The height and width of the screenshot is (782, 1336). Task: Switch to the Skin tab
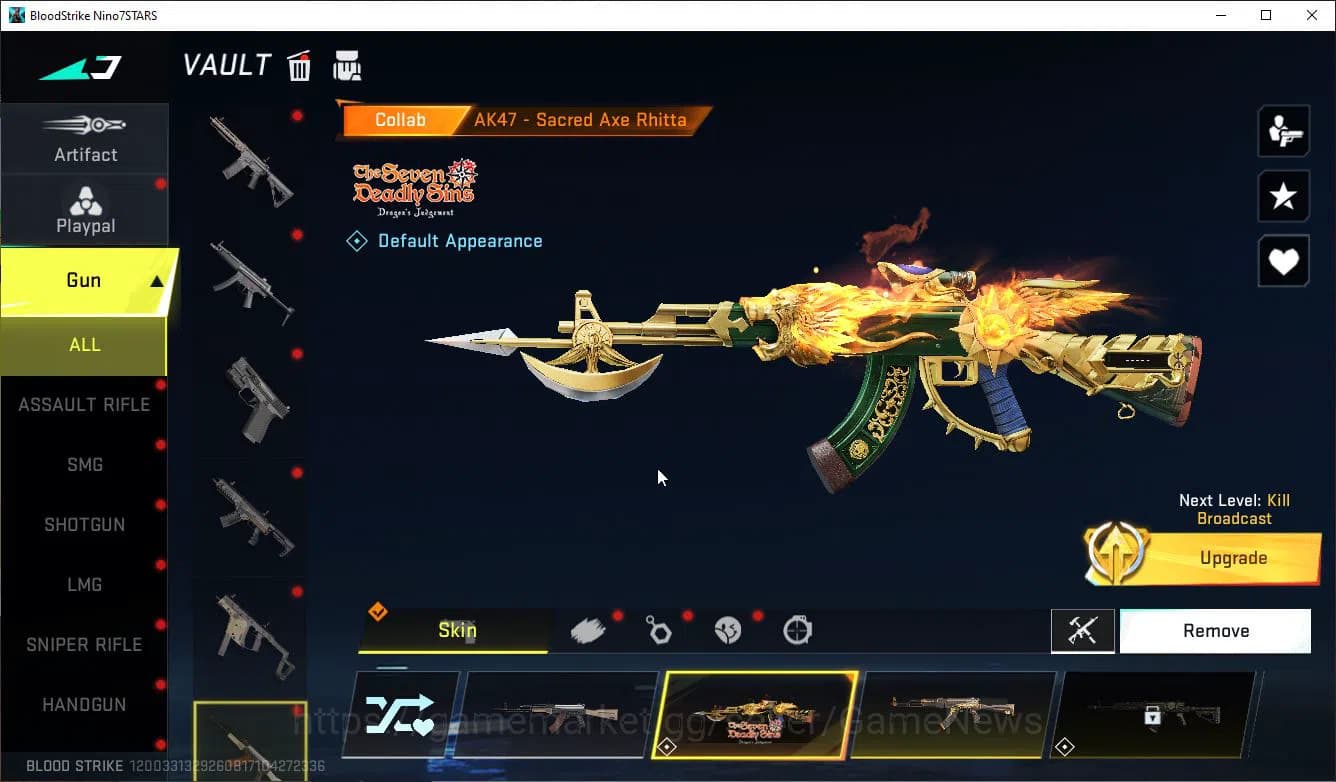(456, 630)
